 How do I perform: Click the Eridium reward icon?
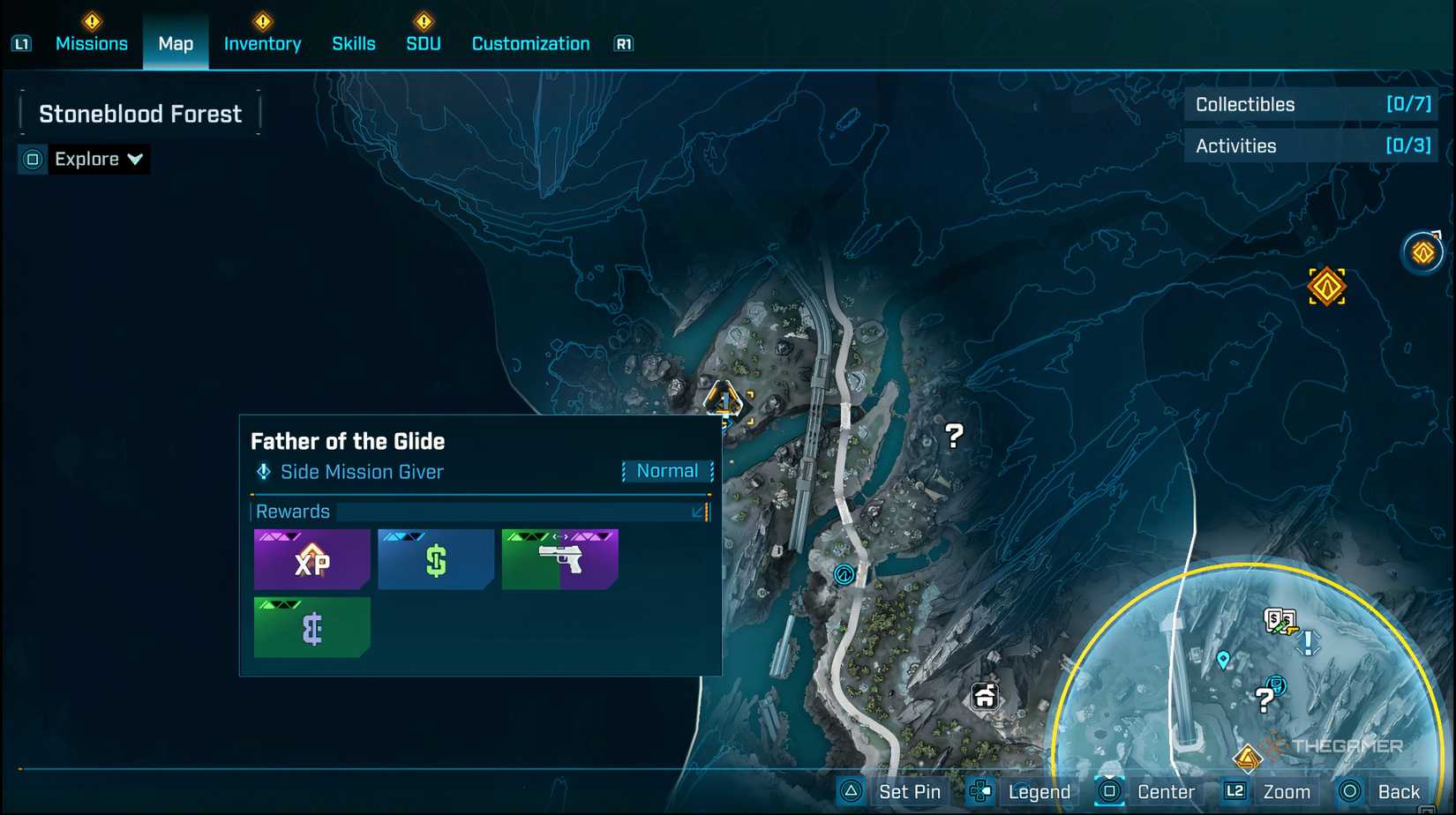[x=311, y=626]
